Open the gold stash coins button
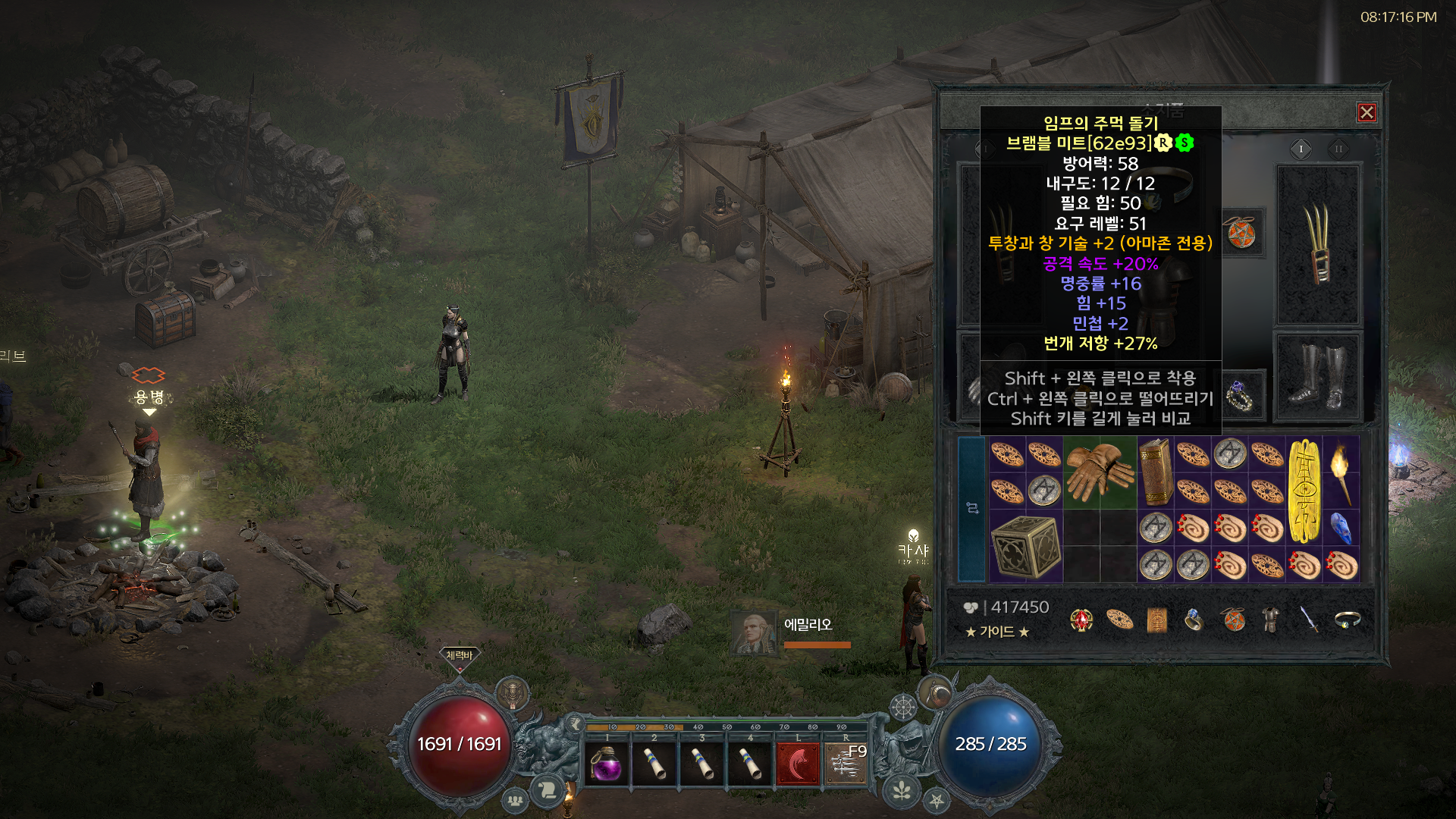Screen dimensions: 1456x819 point(971,607)
